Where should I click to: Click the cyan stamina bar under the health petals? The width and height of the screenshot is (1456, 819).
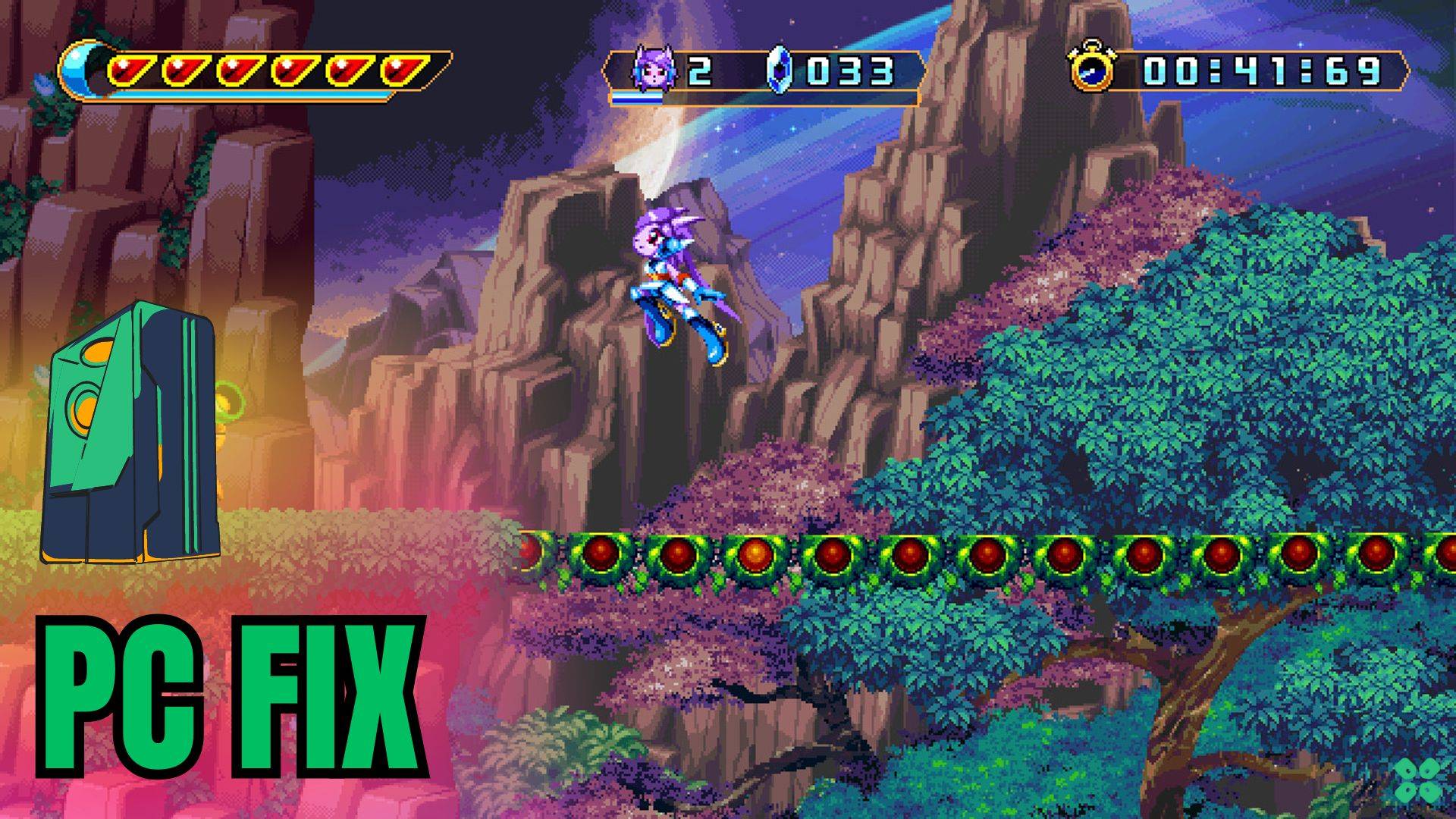pyautogui.click(x=250, y=96)
